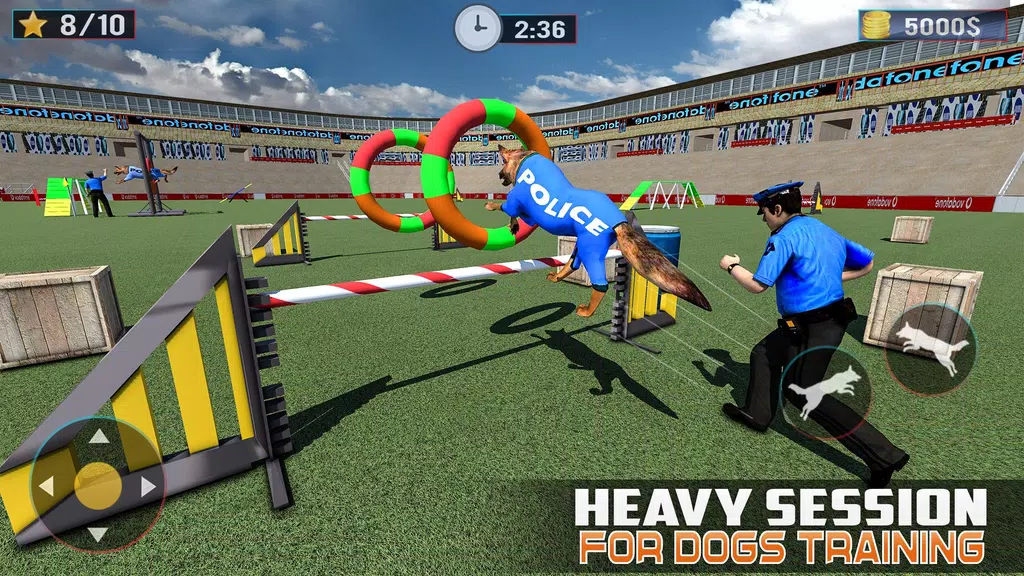Viewport: 1024px width, 576px height.
Task: Tap the left arrow on the movement pad
Action: tap(46, 486)
